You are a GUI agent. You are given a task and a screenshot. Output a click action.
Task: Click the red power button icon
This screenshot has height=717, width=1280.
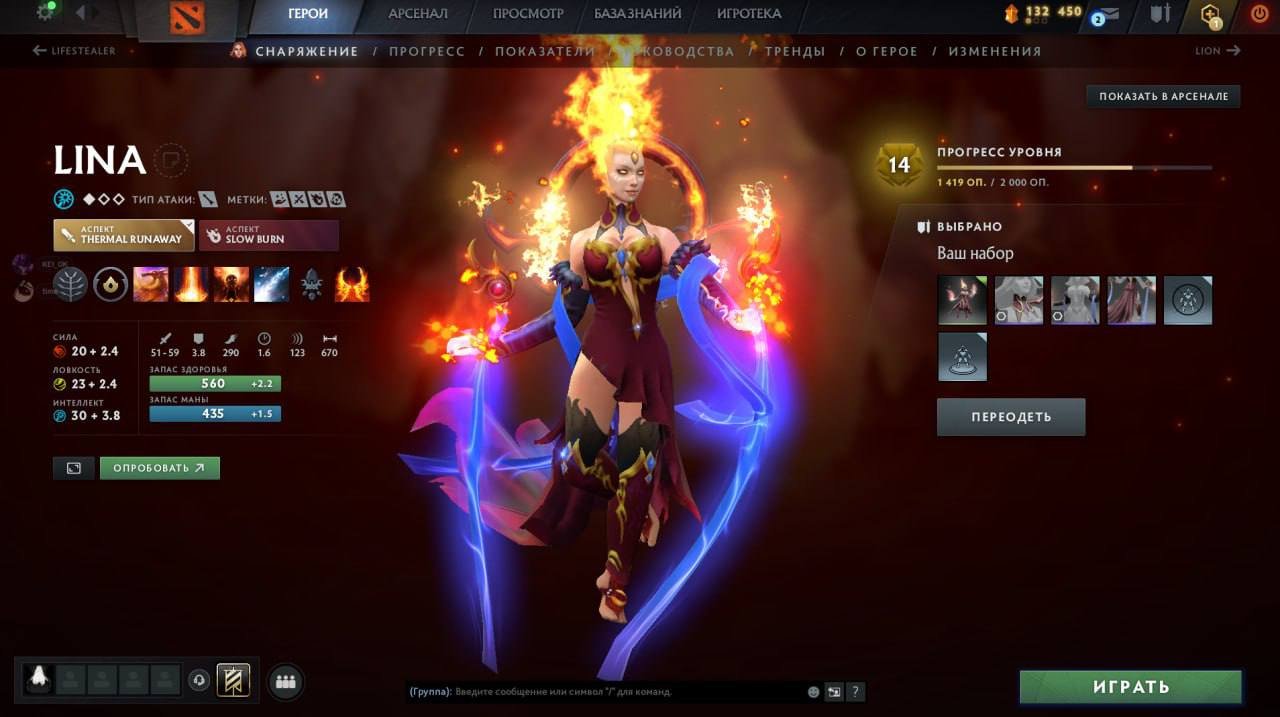[1259, 14]
